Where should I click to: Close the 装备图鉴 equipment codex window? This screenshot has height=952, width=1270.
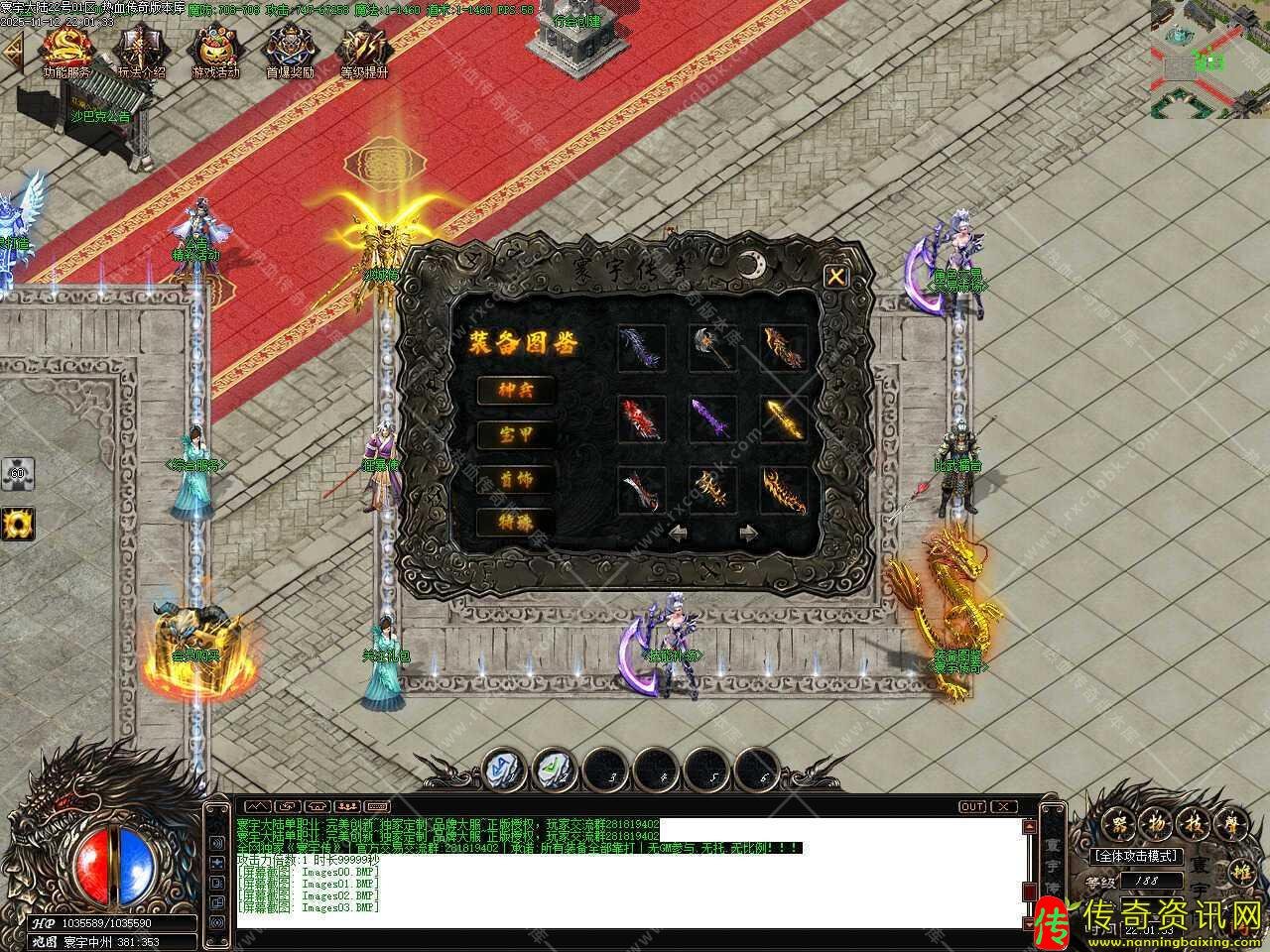836,277
